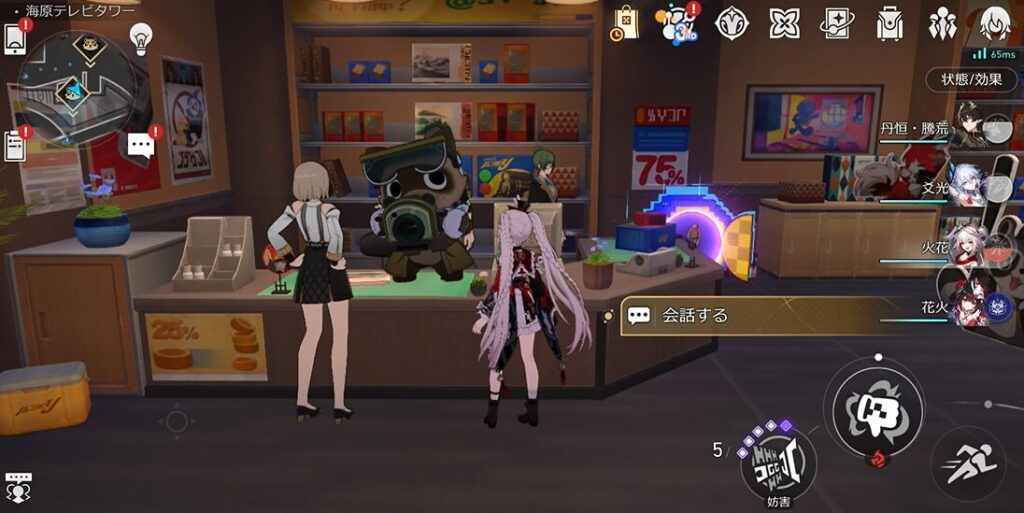This screenshot has width=1024, height=513.
Task: Open the 状態/効果 status panel
Action: pyautogui.click(x=970, y=79)
